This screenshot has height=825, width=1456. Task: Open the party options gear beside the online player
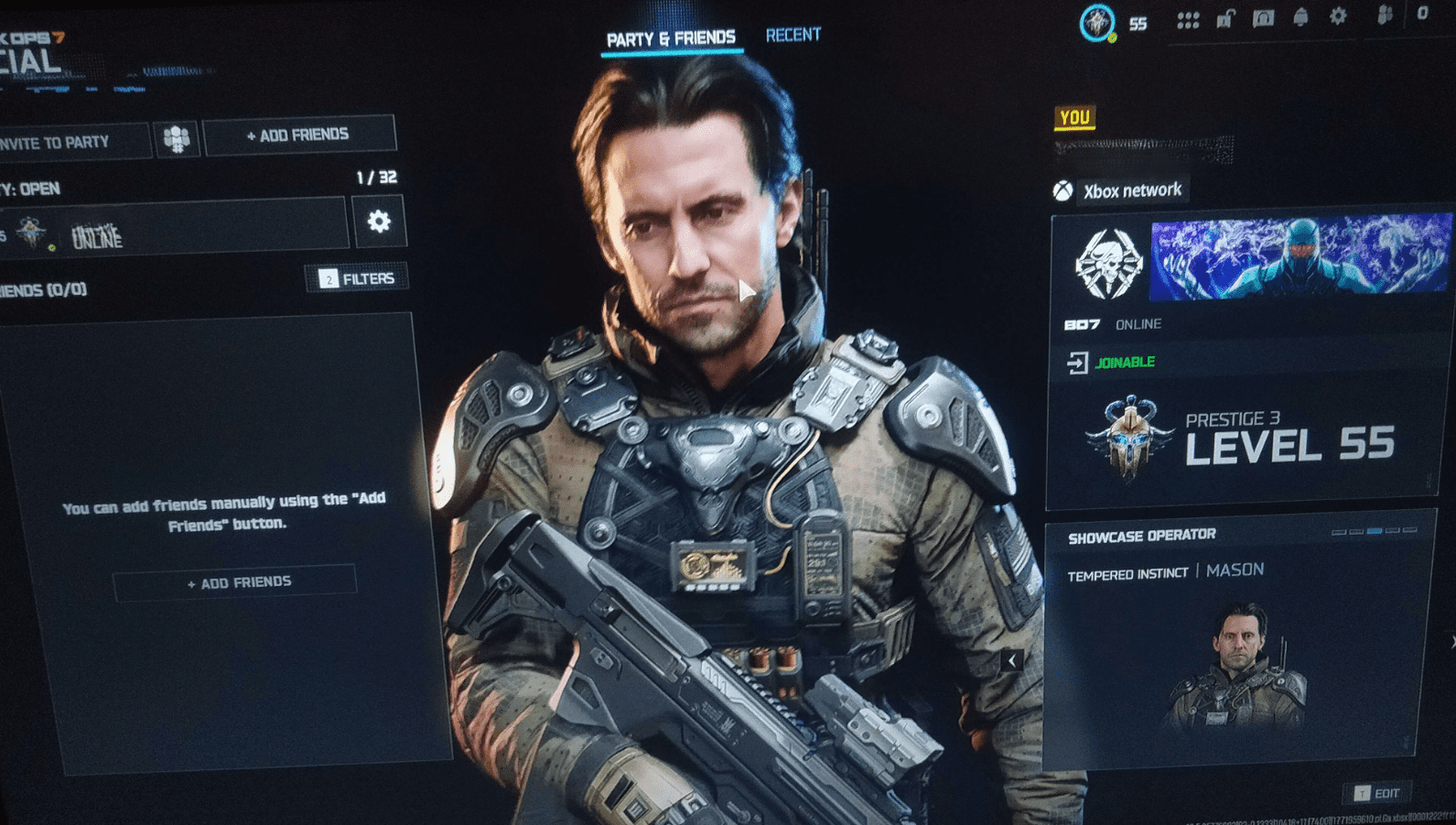tap(382, 221)
